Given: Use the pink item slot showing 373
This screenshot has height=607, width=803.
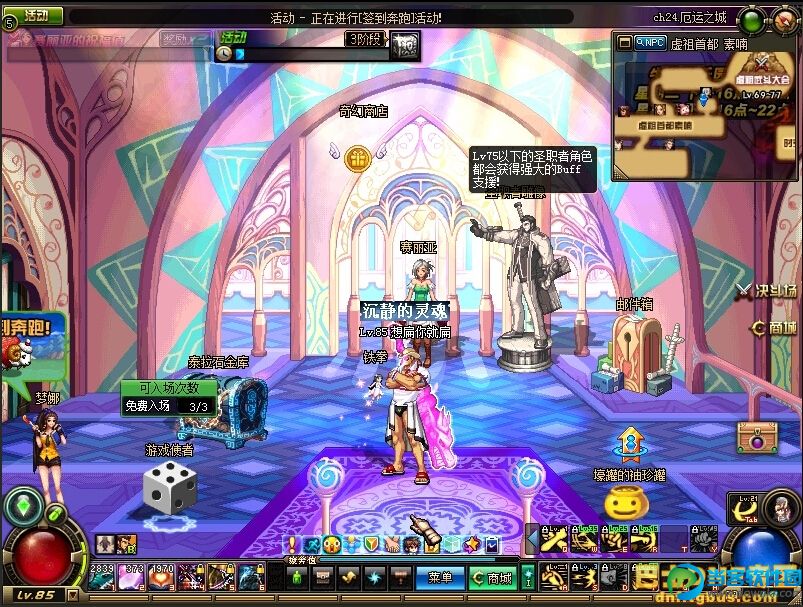Looking at the screenshot, I should click(x=132, y=577).
